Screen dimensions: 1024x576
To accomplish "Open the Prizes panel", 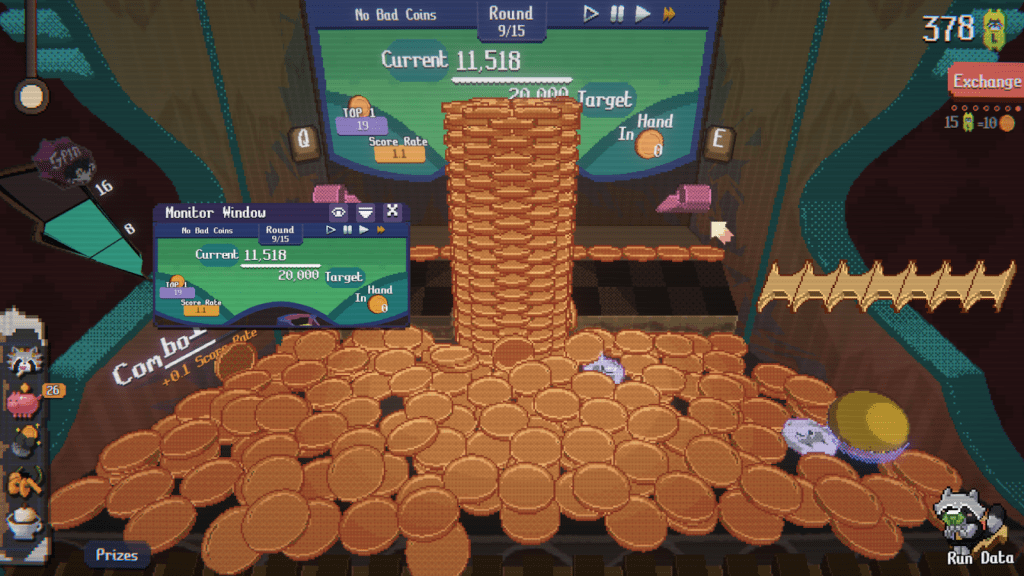I will [x=117, y=554].
